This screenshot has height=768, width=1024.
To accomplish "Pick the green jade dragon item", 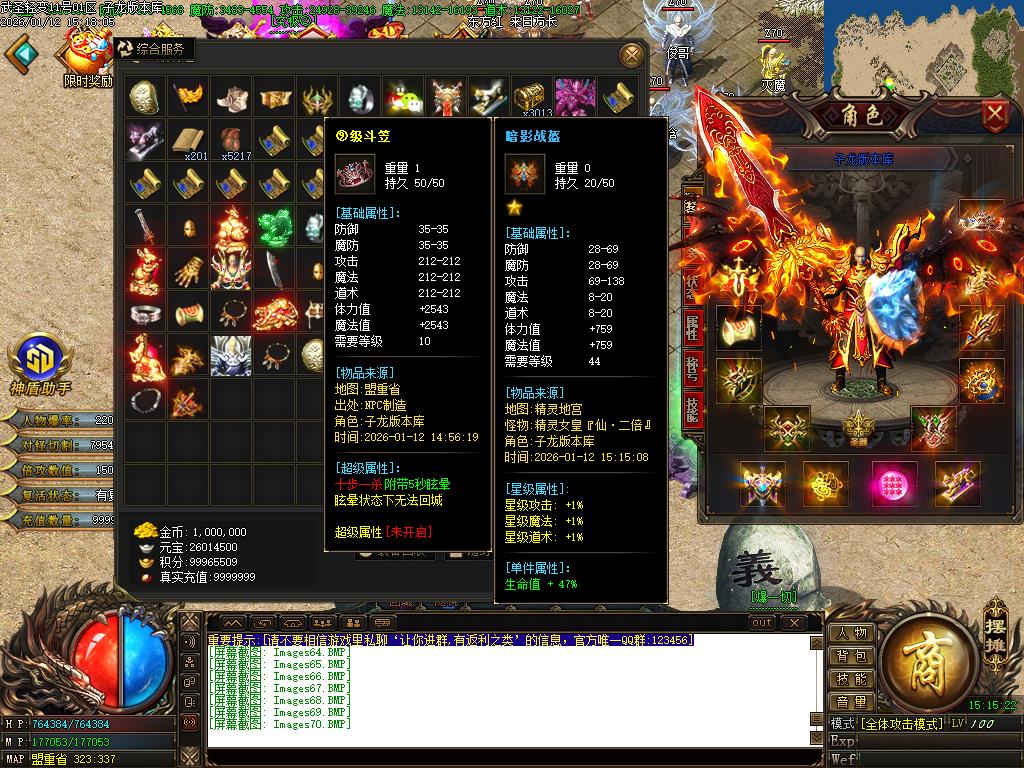I will point(274,228).
